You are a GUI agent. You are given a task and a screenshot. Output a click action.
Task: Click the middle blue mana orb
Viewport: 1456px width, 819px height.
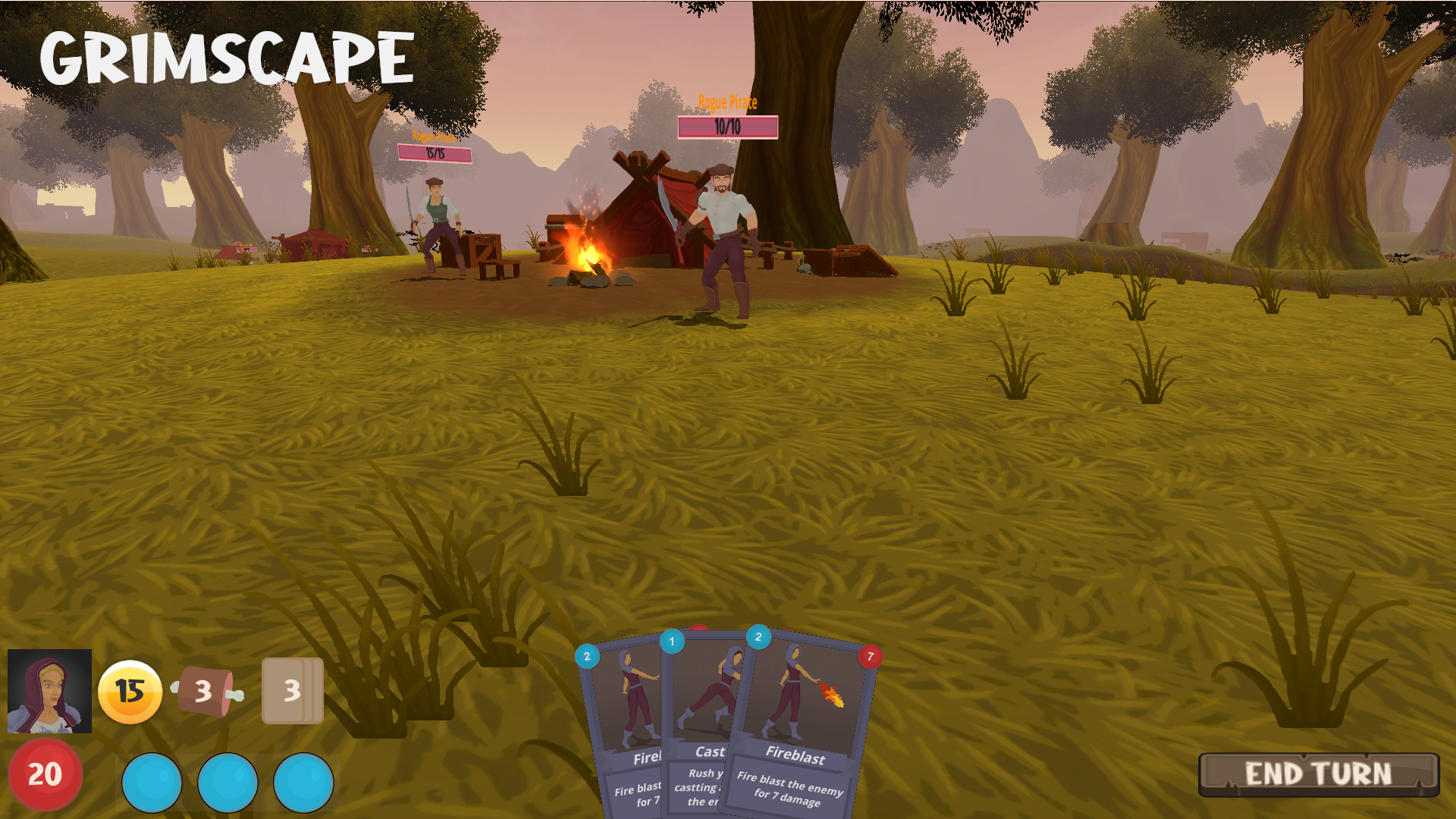pyautogui.click(x=227, y=782)
